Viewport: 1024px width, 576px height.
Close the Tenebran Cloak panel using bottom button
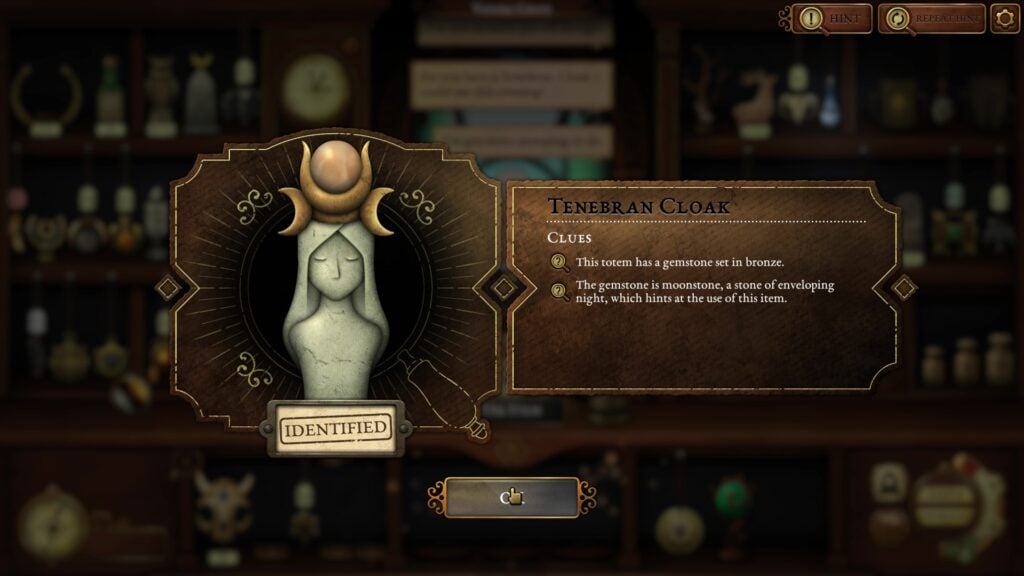coord(512,497)
